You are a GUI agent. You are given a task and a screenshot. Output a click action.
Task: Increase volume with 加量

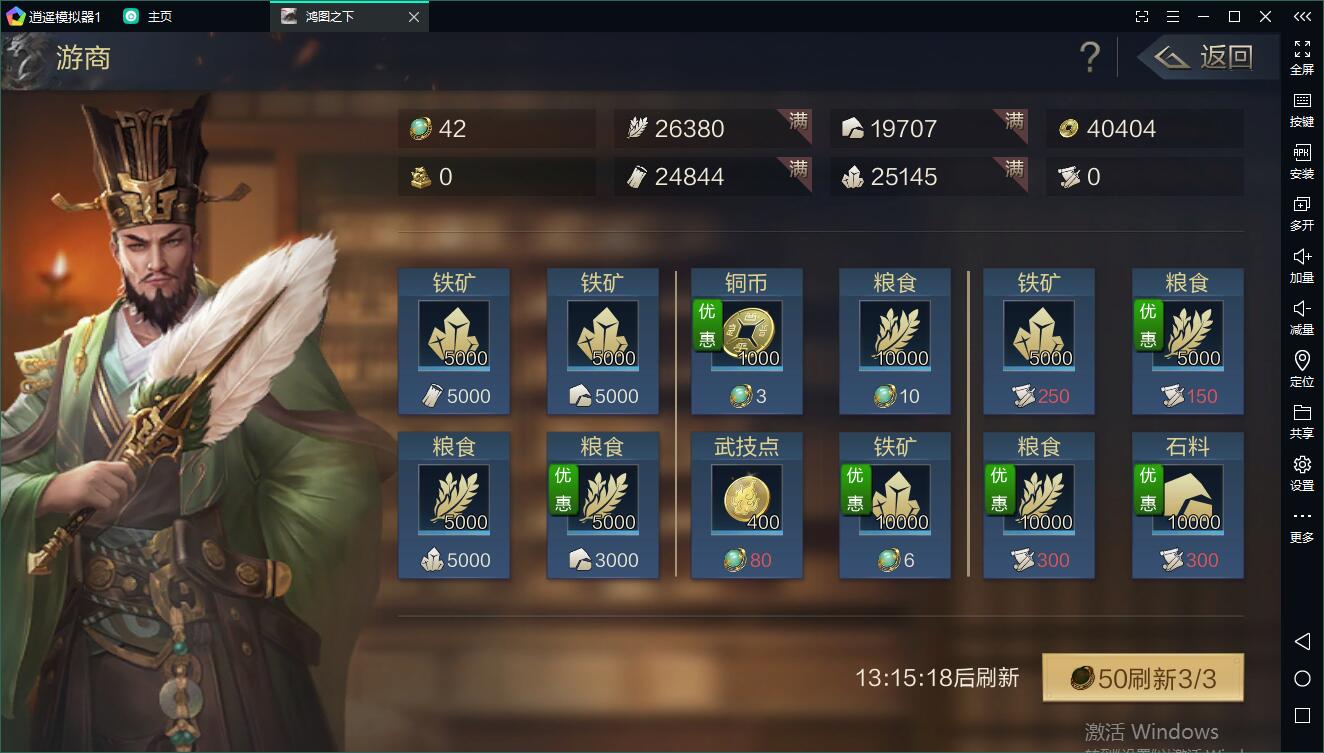(1302, 265)
